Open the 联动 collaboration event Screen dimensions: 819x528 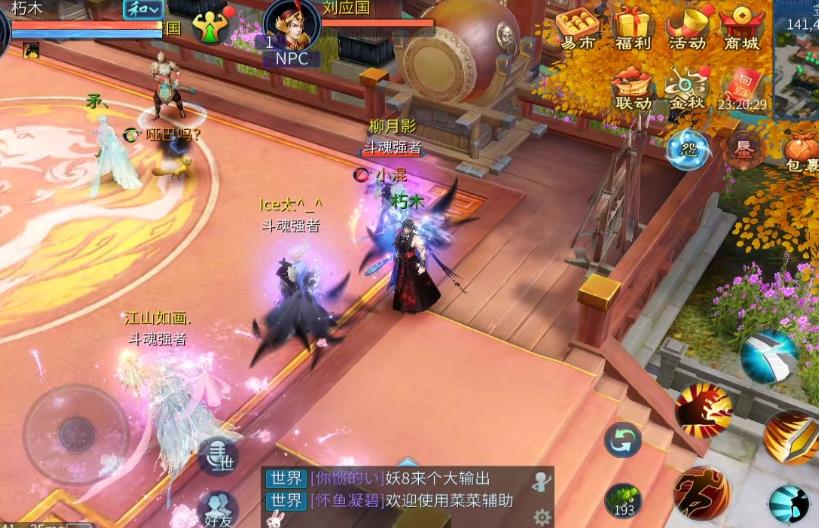pos(633,87)
